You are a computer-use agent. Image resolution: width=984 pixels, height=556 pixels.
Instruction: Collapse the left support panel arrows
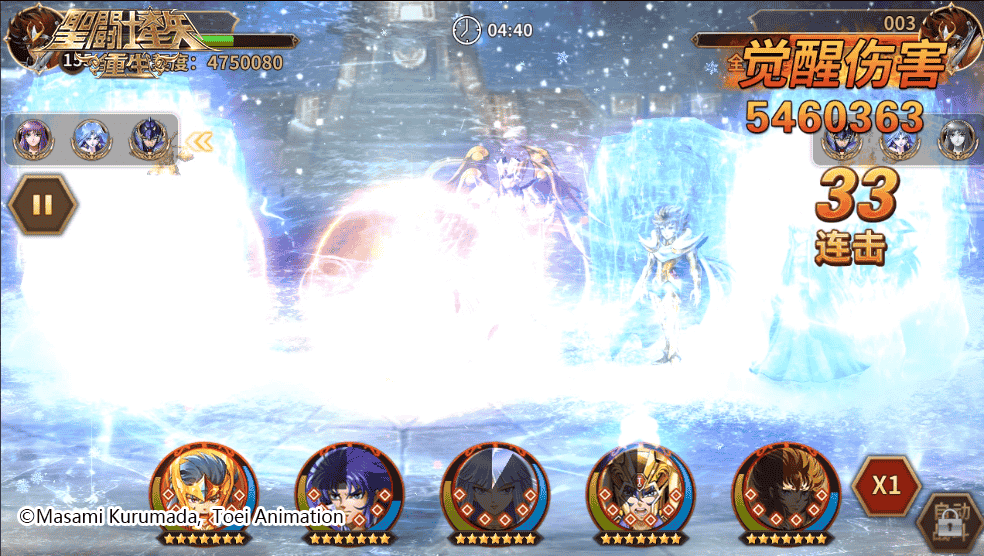[x=199, y=141]
